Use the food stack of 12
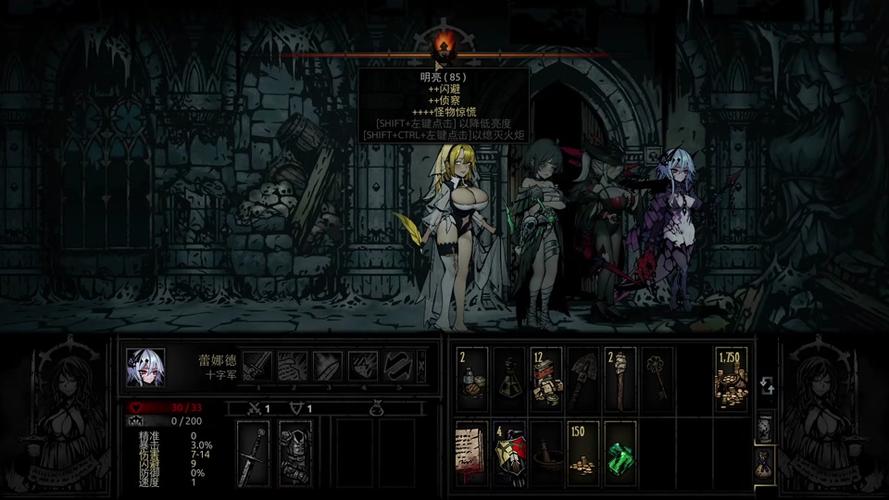 tap(545, 379)
